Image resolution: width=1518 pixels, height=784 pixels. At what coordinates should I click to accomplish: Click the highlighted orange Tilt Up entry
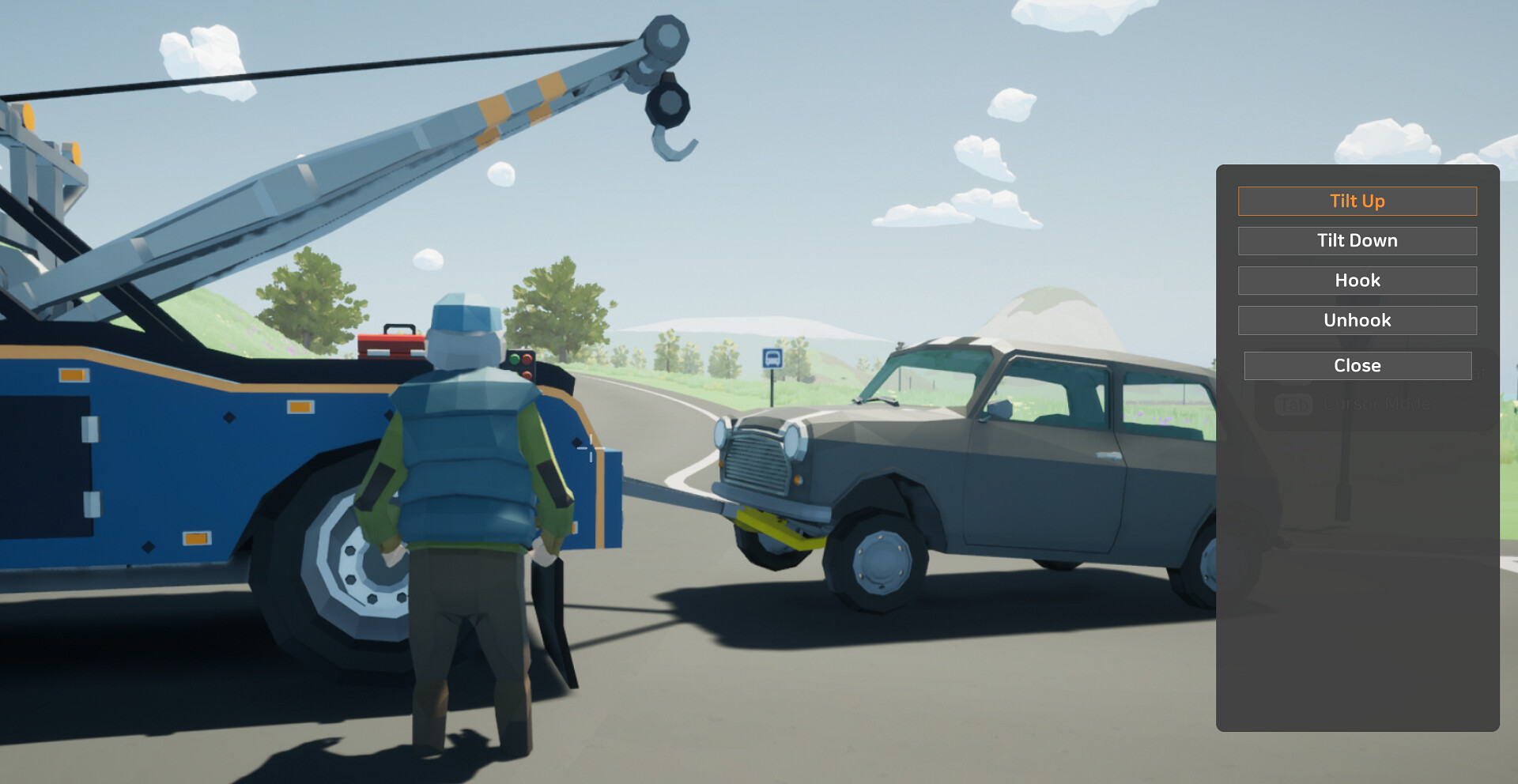pyautogui.click(x=1357, y=201)
